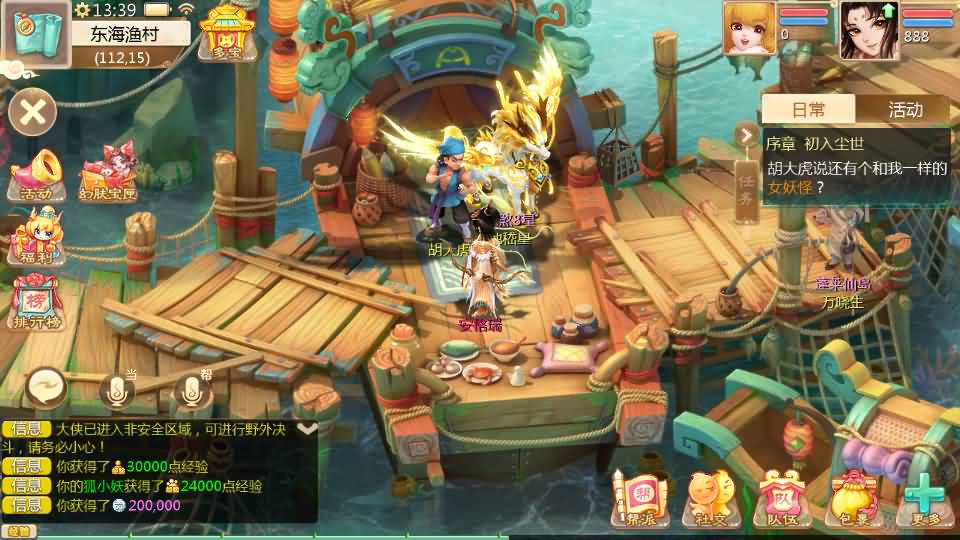Close the side menu with the X button

pyautogui.click(x=33, y=111)
